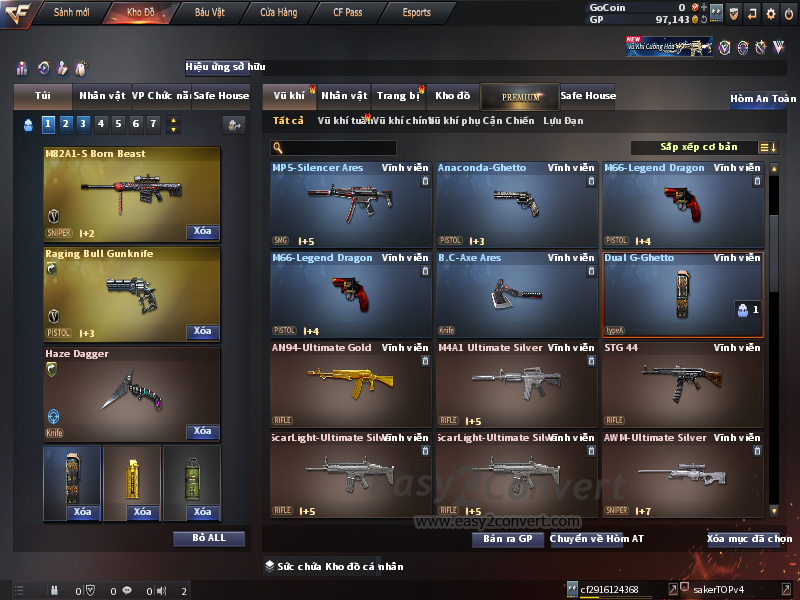Switch to the Bảo Vật tab
This screenshot has height=600, width=800.
pyautogui.click(x=209, y=13)
